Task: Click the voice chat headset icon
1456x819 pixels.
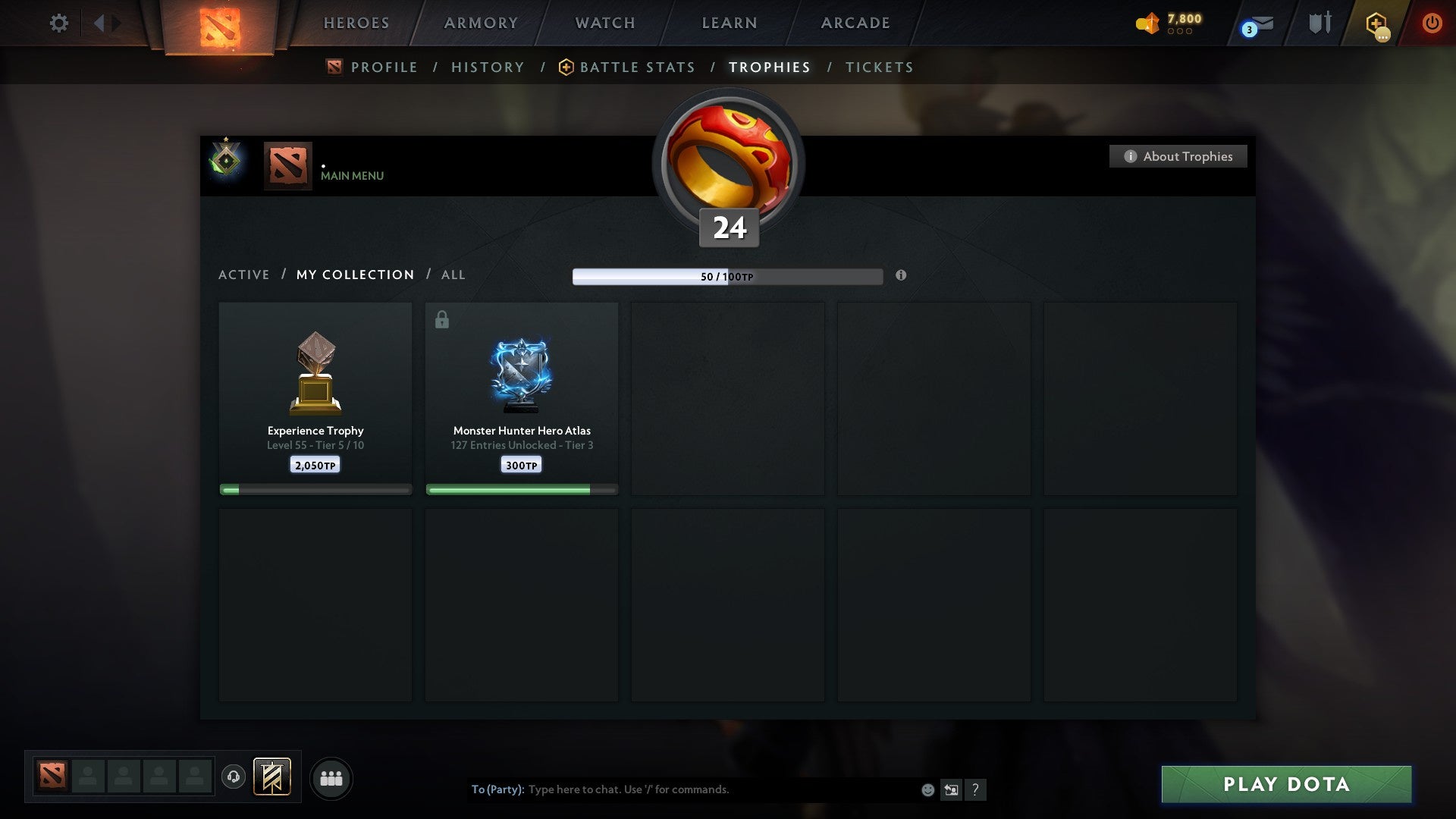Action: click(x=234, y=778)
